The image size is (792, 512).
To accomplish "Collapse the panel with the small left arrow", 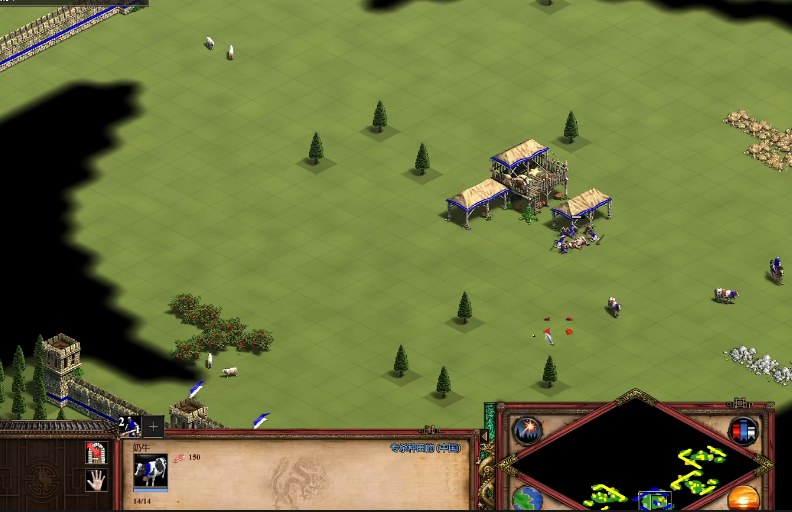I will pyautogui.click(x=485, y=436).
